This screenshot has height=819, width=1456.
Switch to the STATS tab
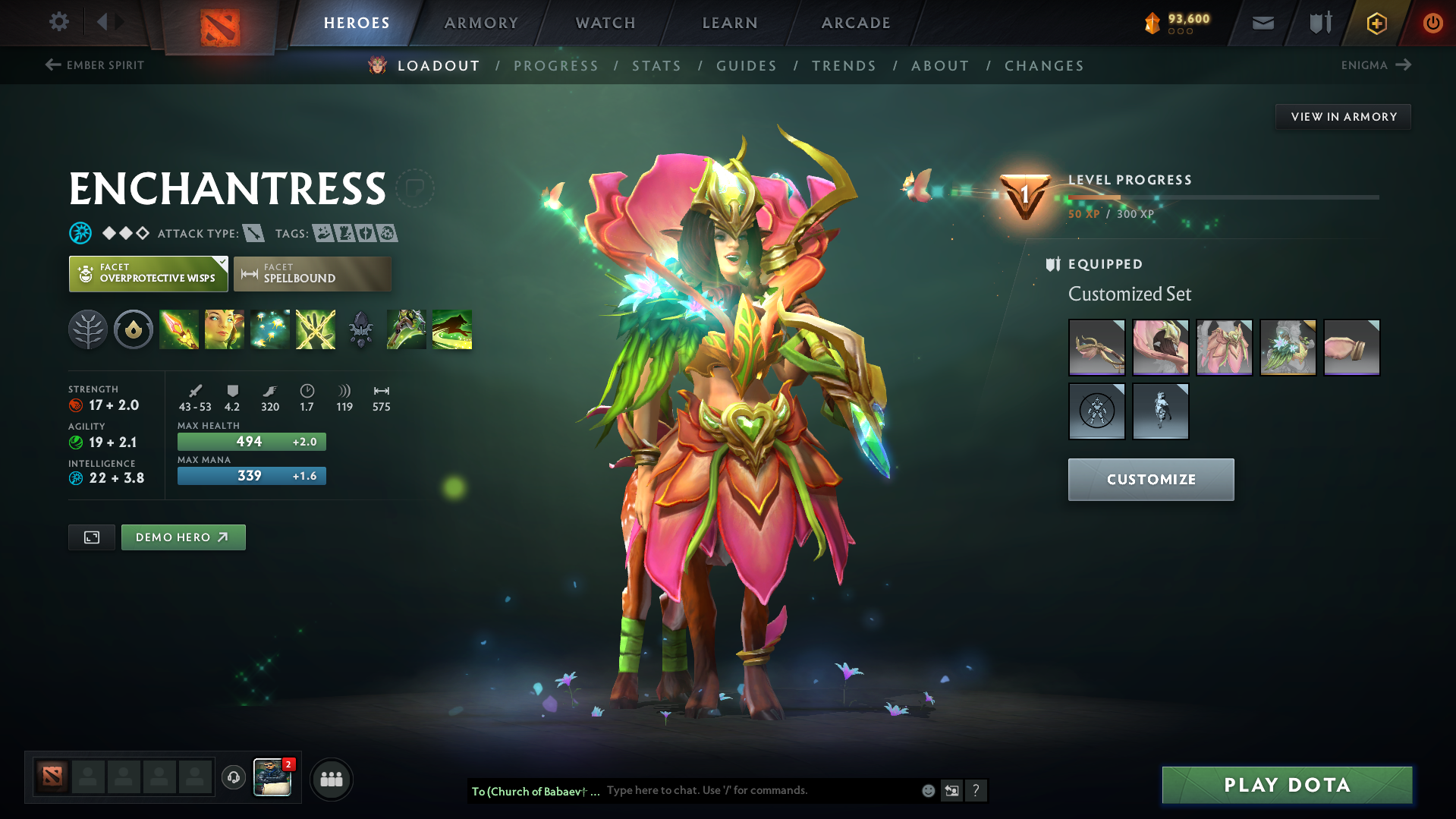[x=656, y=66]
